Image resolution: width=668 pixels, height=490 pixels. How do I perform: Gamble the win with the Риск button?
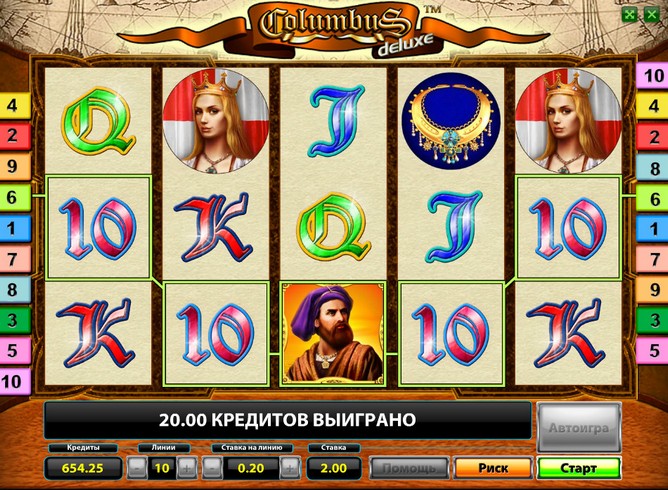[493, 467]
